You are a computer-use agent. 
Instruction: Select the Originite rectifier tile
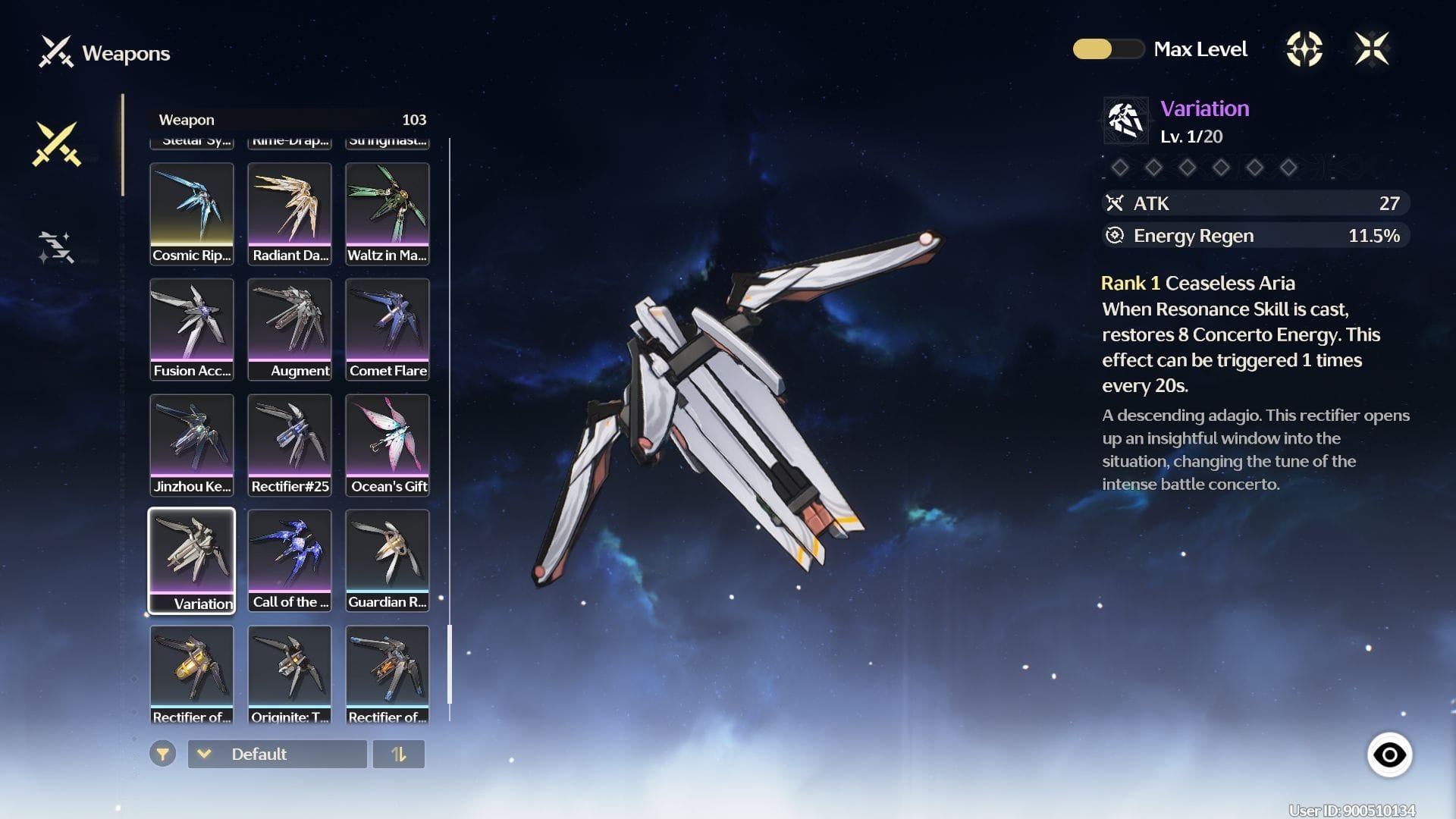point(290,673)
